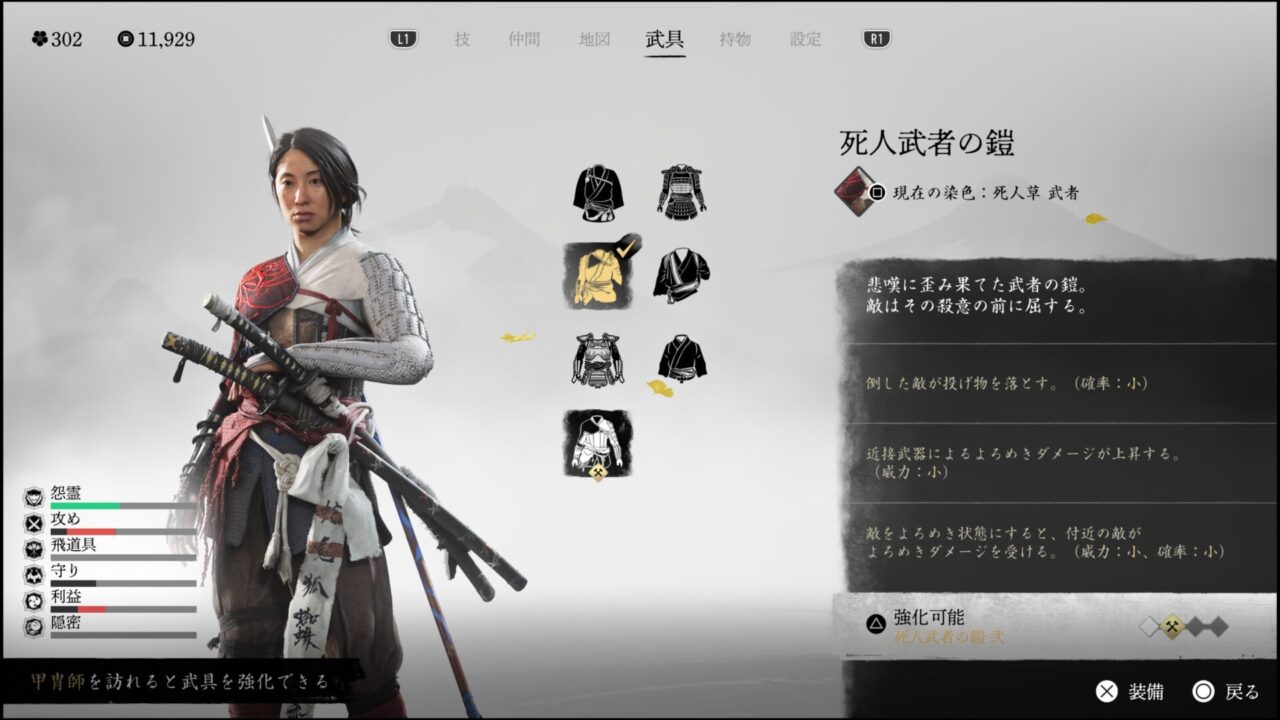The height and width of the screenshot is (720, 1280).
Task: Go to the 持物 tab
Action: (735, 40)
